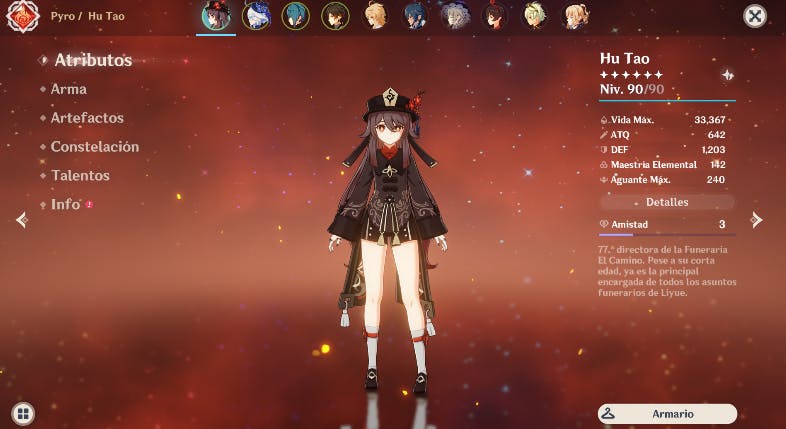Screen dimensions: 786x429
Task: Select Hu Tao's highlighted portrait in the top row
Action: [x=216, y=15]
